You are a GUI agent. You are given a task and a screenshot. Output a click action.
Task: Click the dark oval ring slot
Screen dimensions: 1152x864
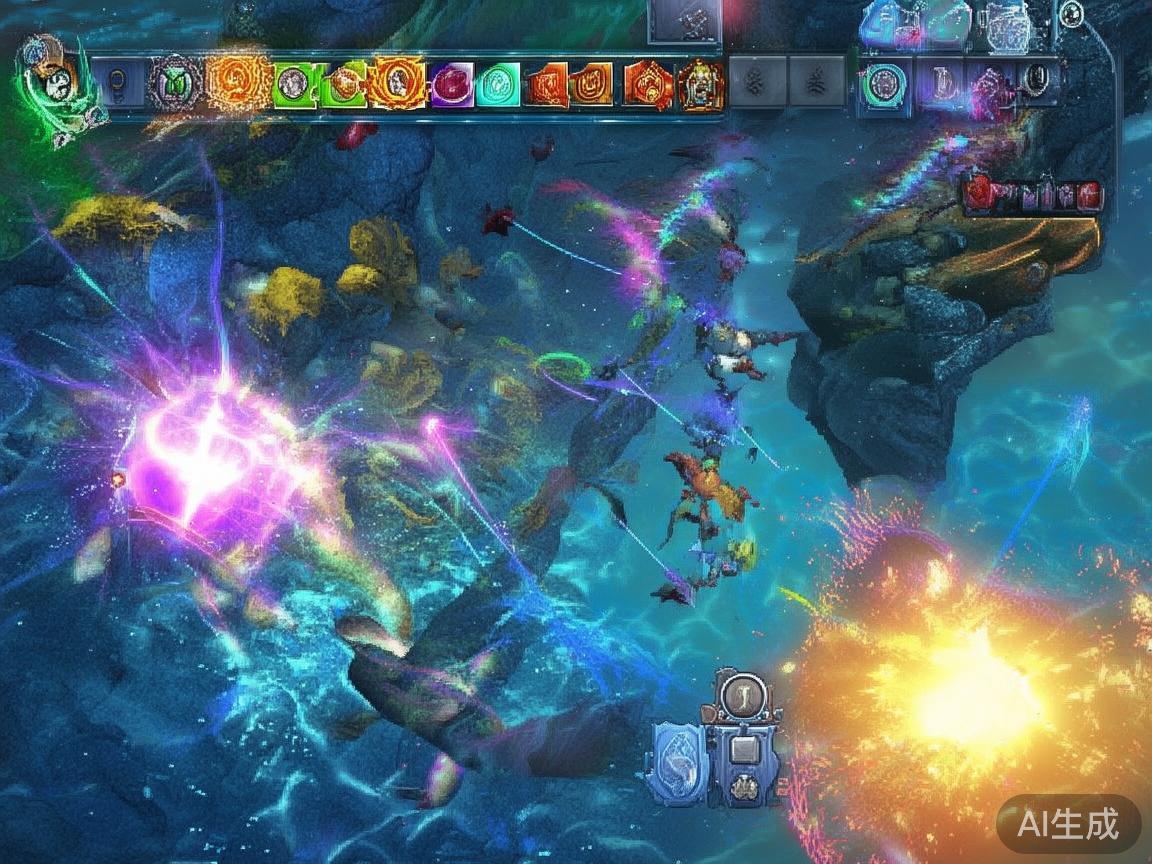coord(1040,78)
